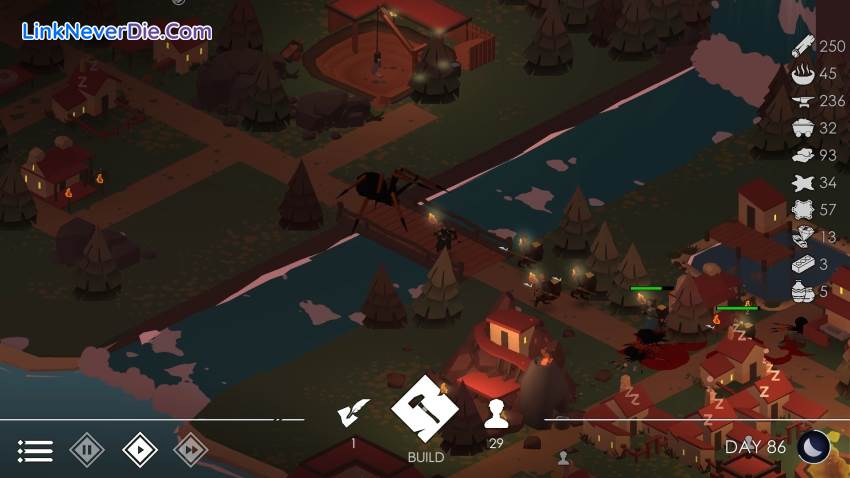Viewport: 850px width, 478px height.
Task: Open the Build menu hammer button
Action: pyautogui.click(x=424, y=409)
